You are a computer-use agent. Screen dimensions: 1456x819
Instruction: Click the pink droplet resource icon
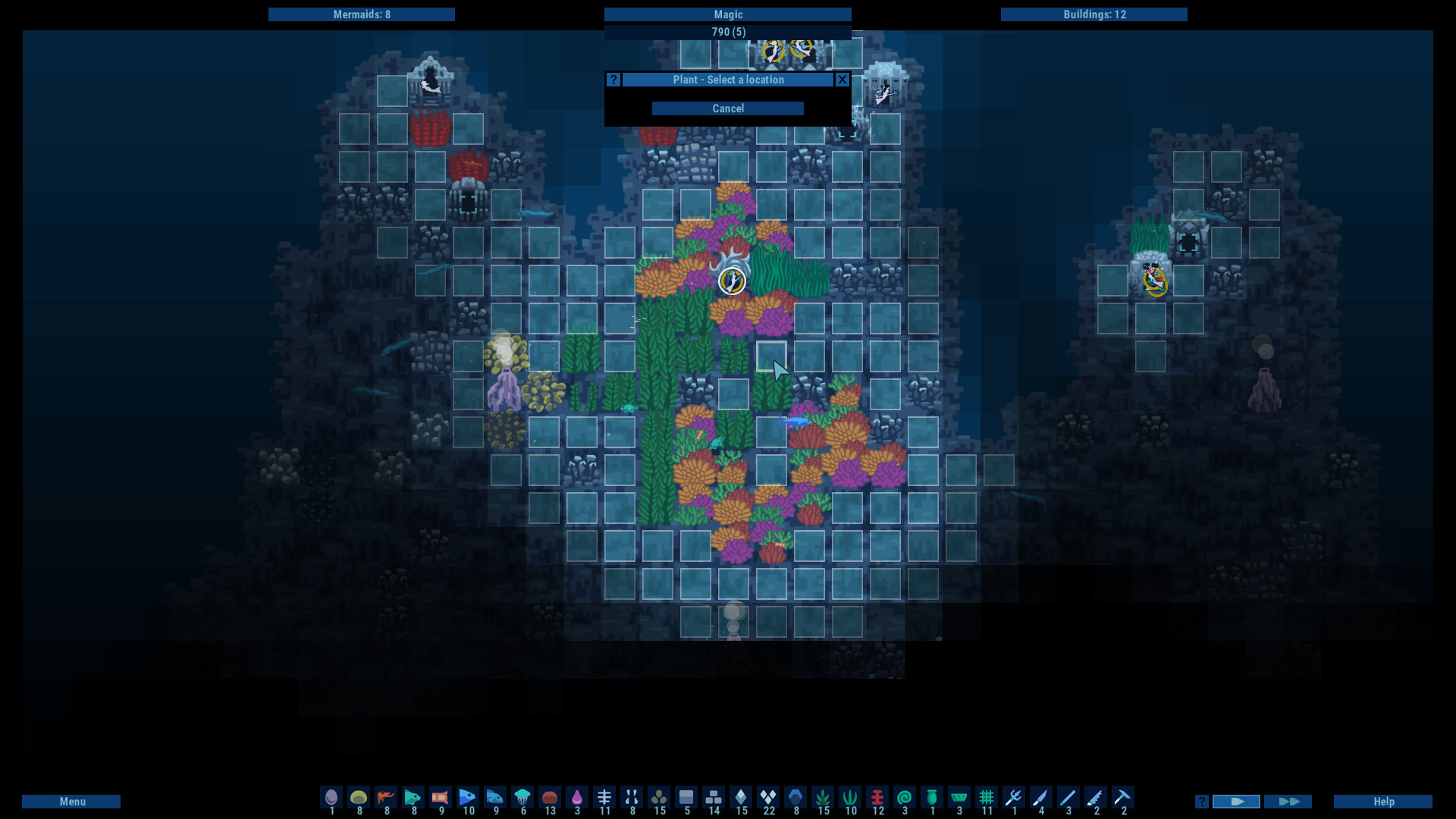(579, 798)
